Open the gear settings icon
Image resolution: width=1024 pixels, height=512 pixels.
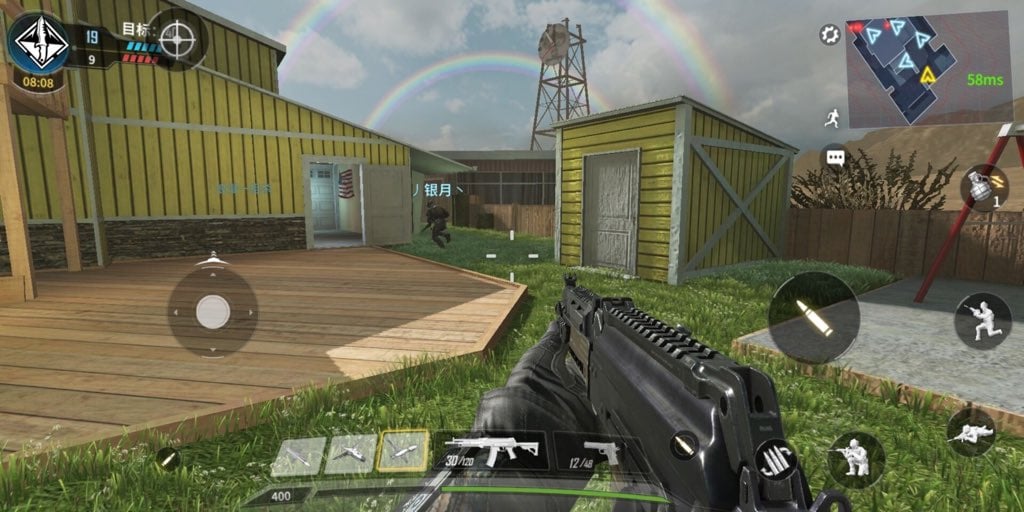tap(829, 35)
